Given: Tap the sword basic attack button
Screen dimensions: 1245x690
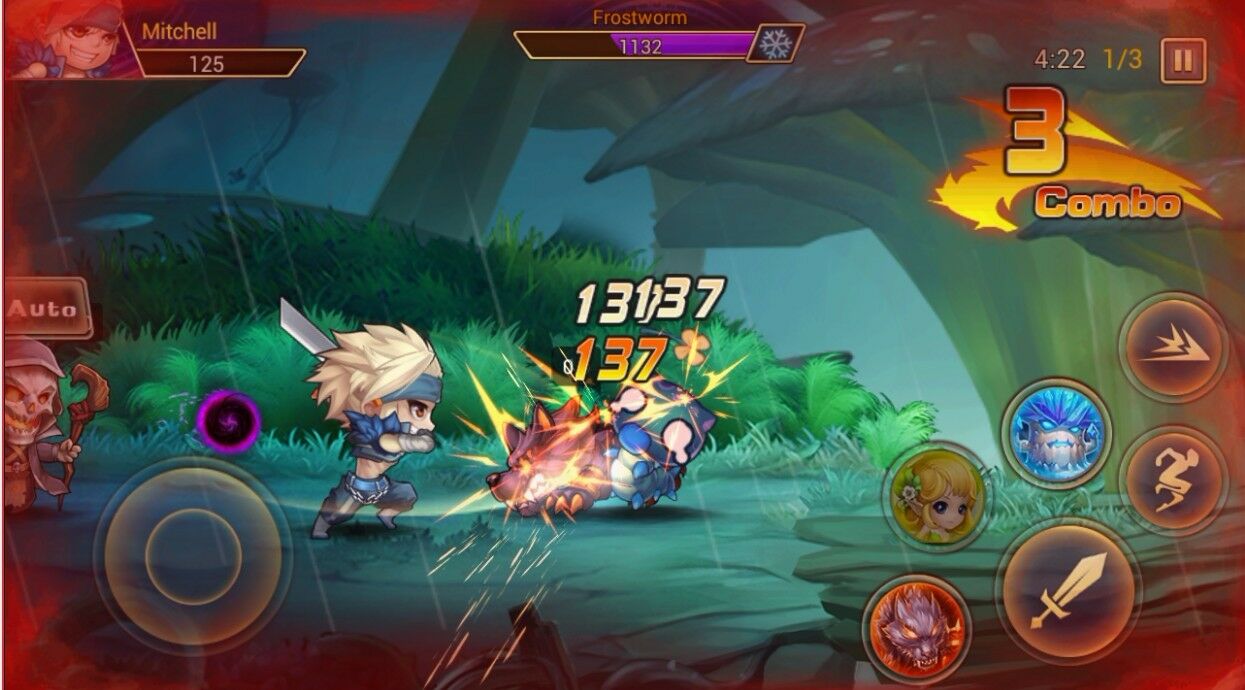Looking at the screenshot, I should coord(1069,591).
